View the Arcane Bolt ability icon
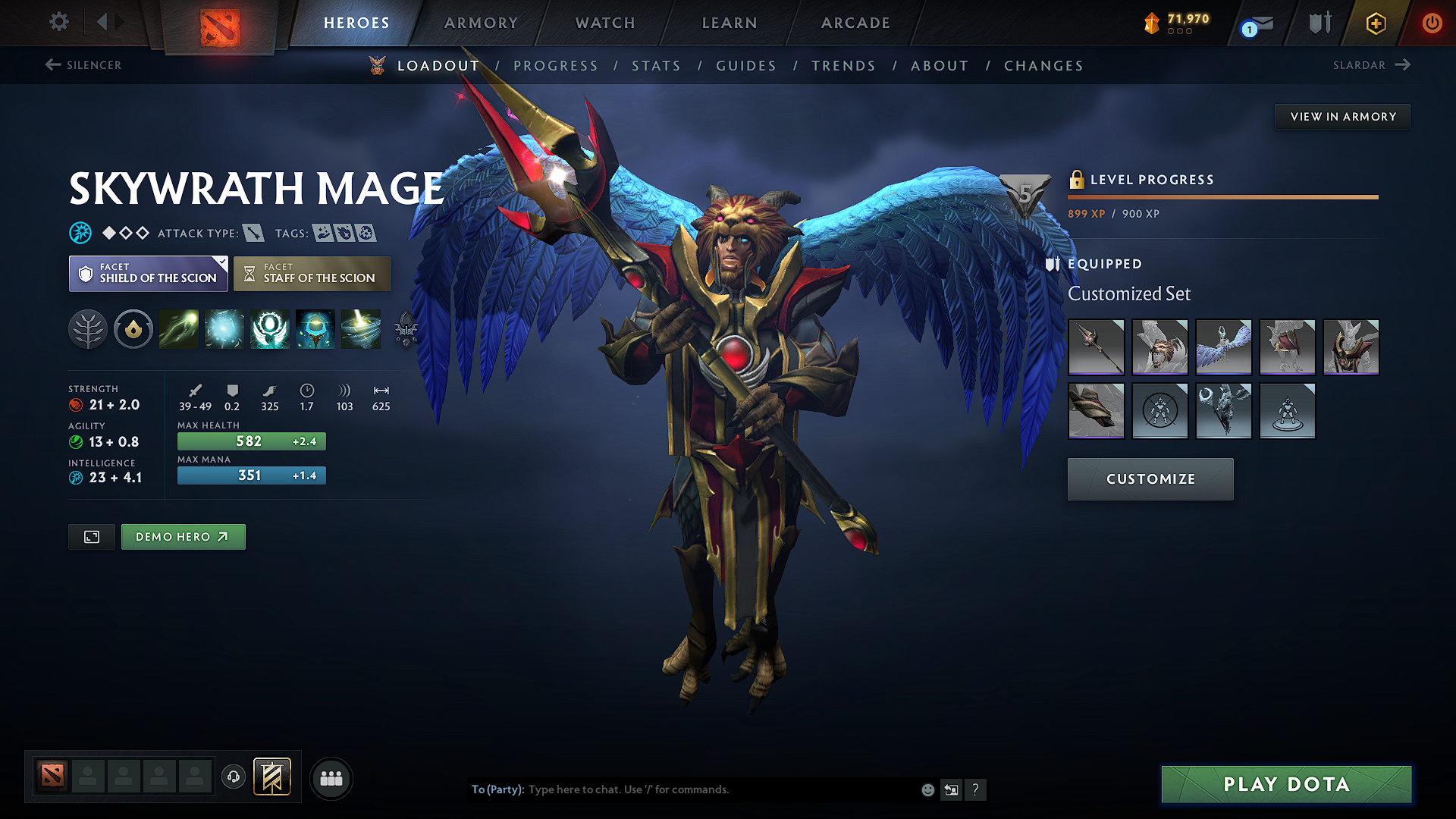 [179, 329]
